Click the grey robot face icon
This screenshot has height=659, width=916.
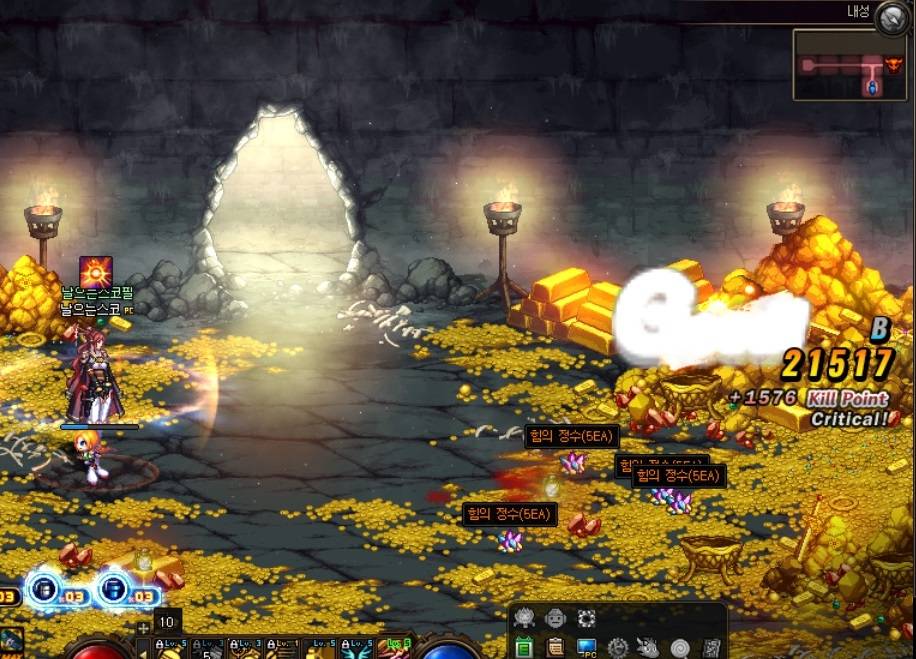pyautogui.click(x=555, y=618)
